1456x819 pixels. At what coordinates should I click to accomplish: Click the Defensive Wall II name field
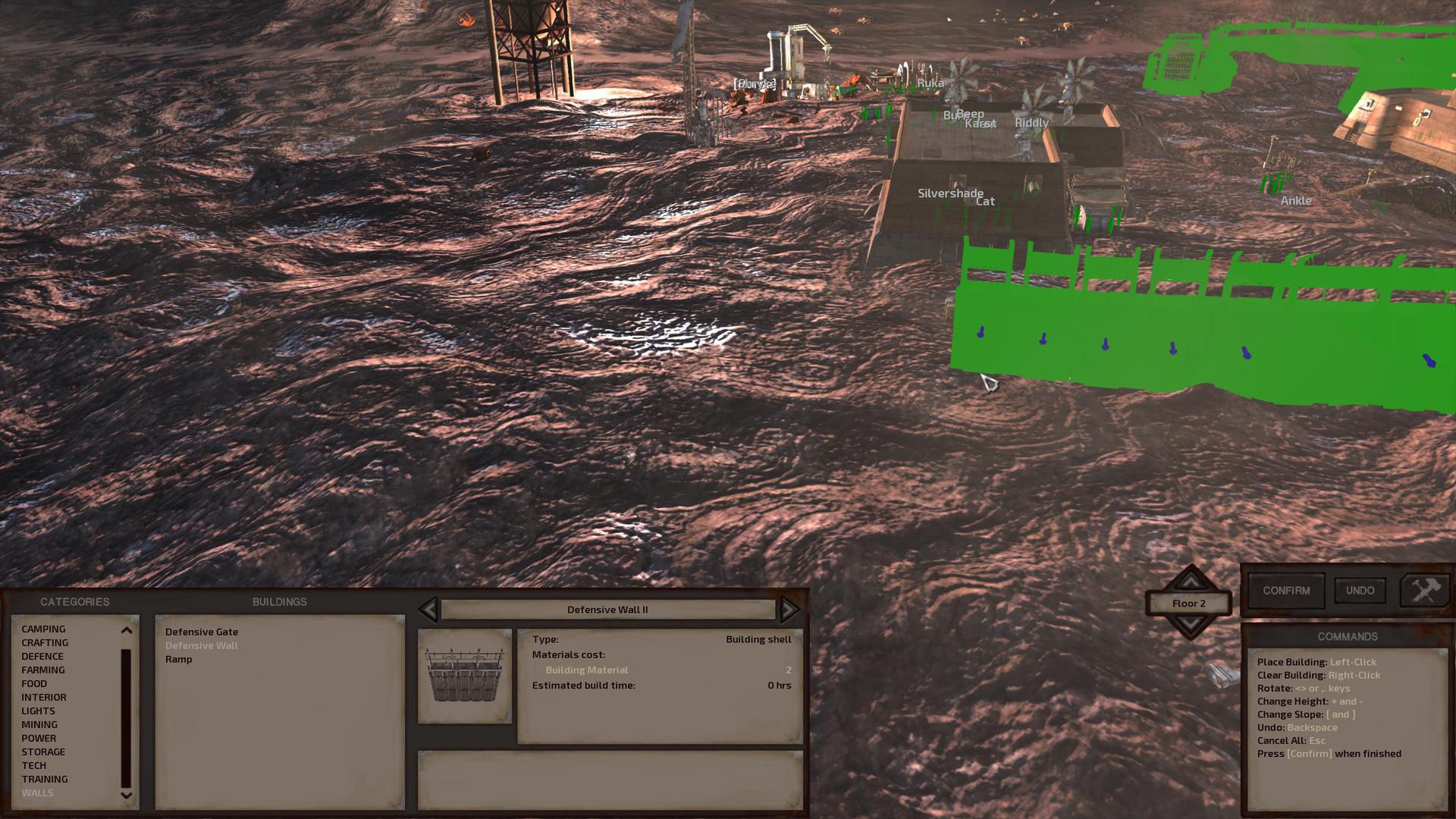coord(607,609)
